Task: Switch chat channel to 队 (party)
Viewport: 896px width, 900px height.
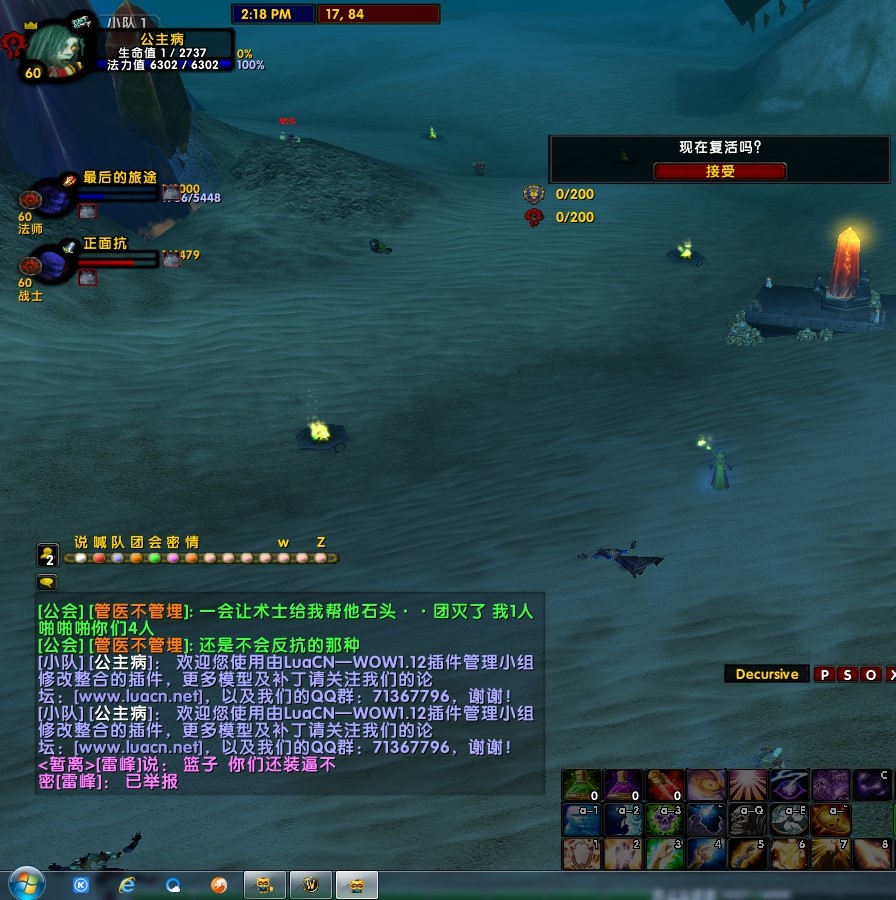Action: tap(117, 543)
